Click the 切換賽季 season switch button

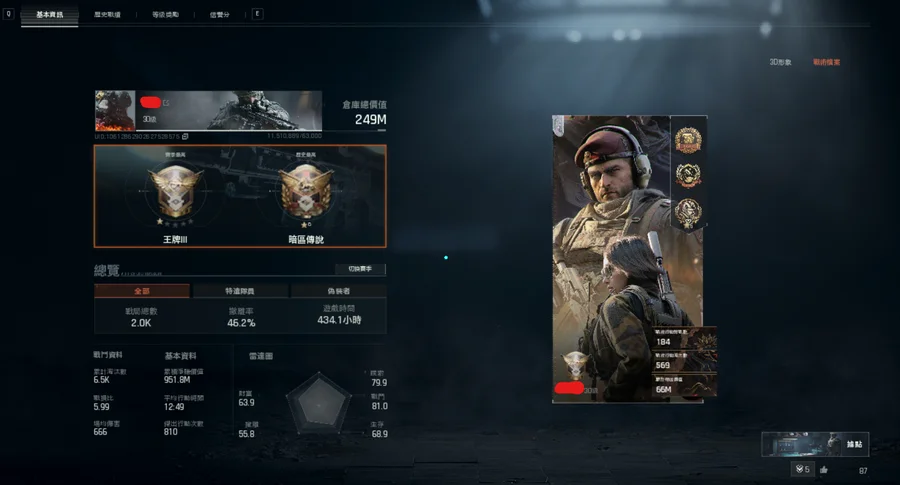coord(360,269)
